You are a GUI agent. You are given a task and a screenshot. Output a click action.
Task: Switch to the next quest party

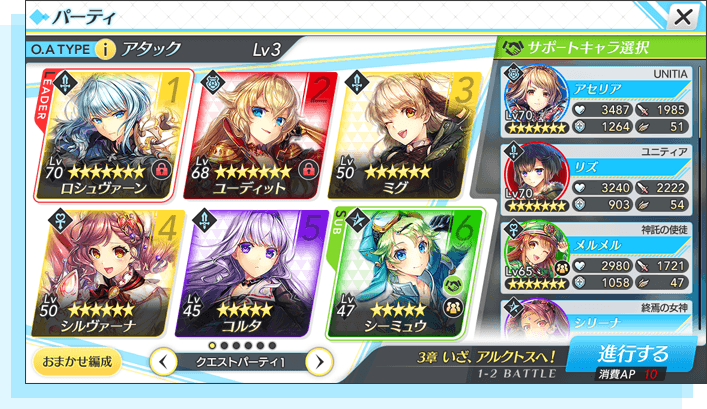click(318, 361)
